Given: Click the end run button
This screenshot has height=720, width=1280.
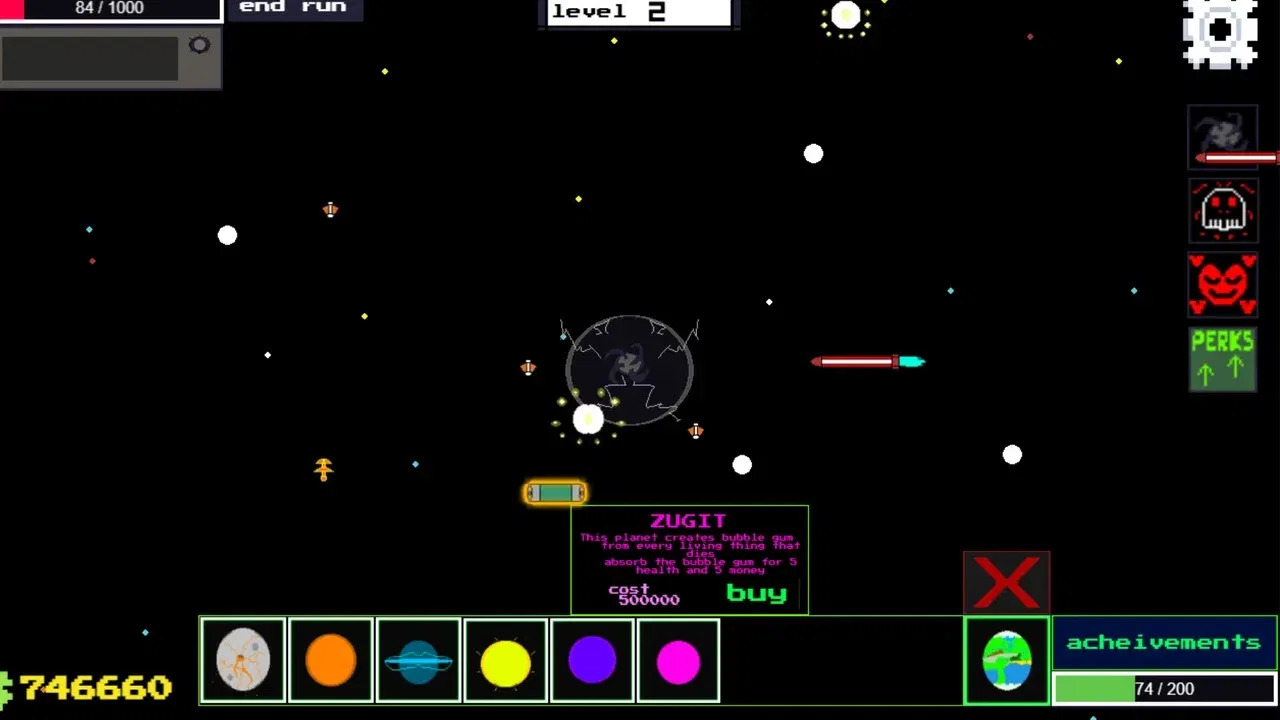Looking at the screenshot, I should tap(294, 8).
